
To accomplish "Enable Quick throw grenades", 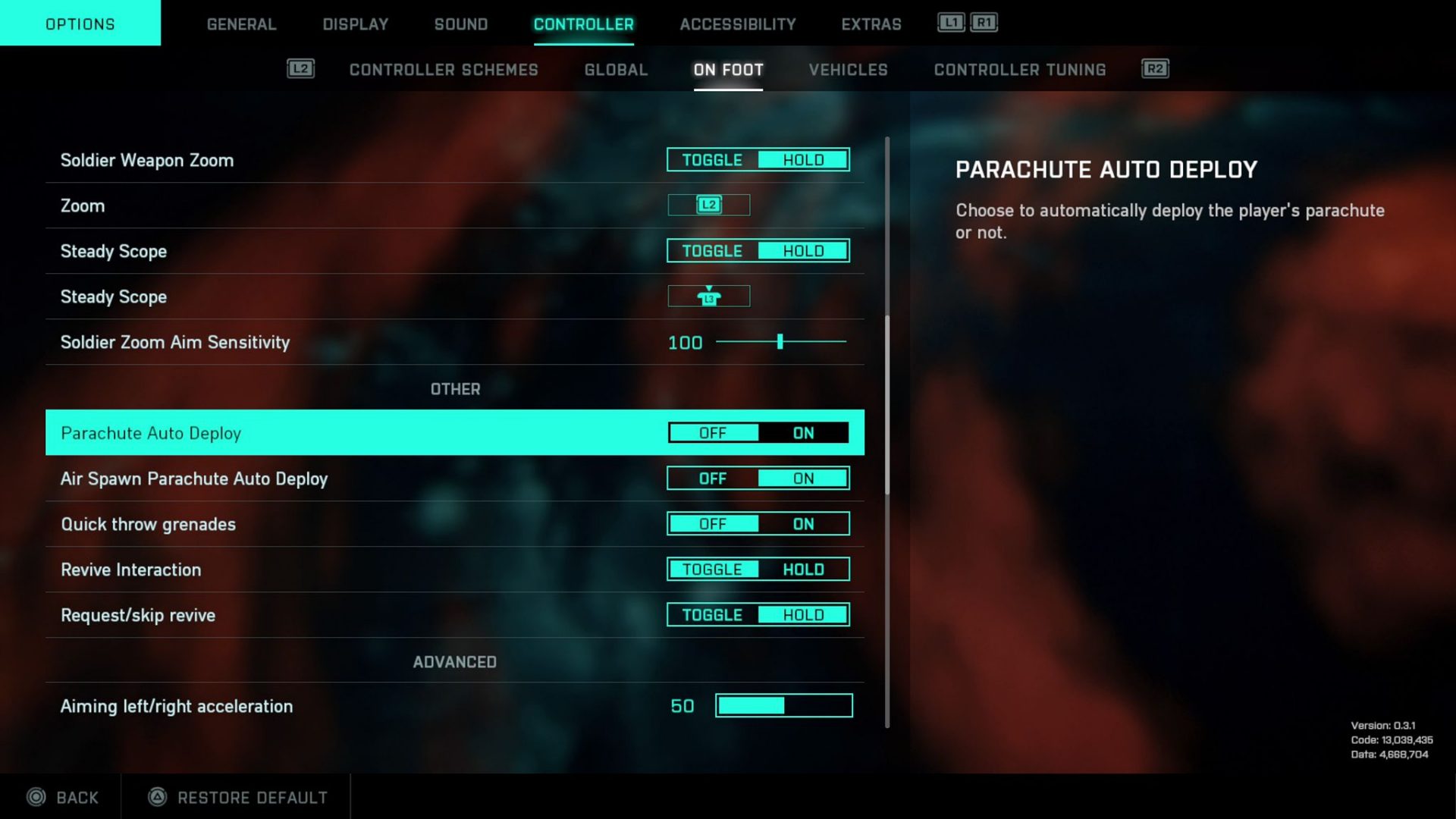I will pyautogui.click(x=803, y=523).
